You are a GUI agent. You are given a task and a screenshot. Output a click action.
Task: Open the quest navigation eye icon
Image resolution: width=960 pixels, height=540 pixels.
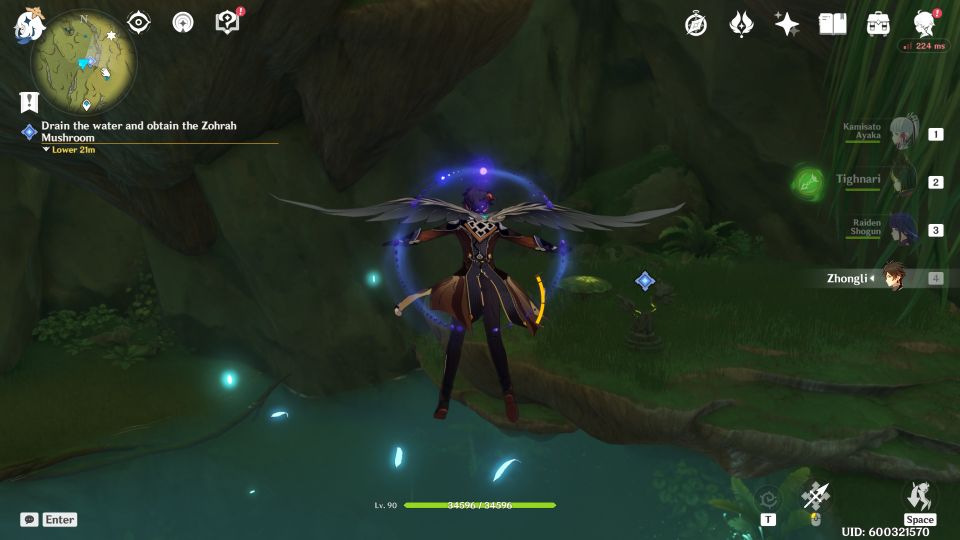tap(138, 23)
